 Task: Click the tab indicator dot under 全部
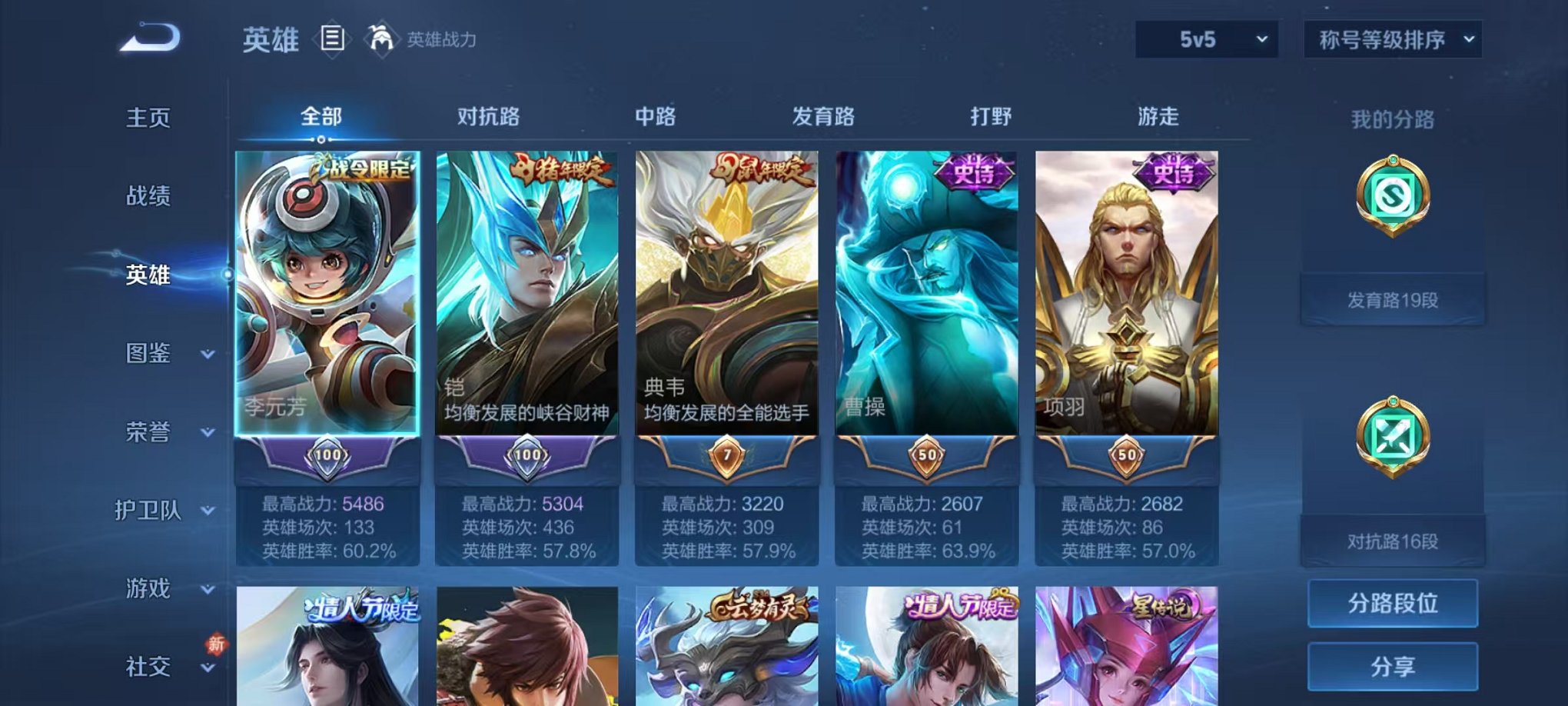321,141
